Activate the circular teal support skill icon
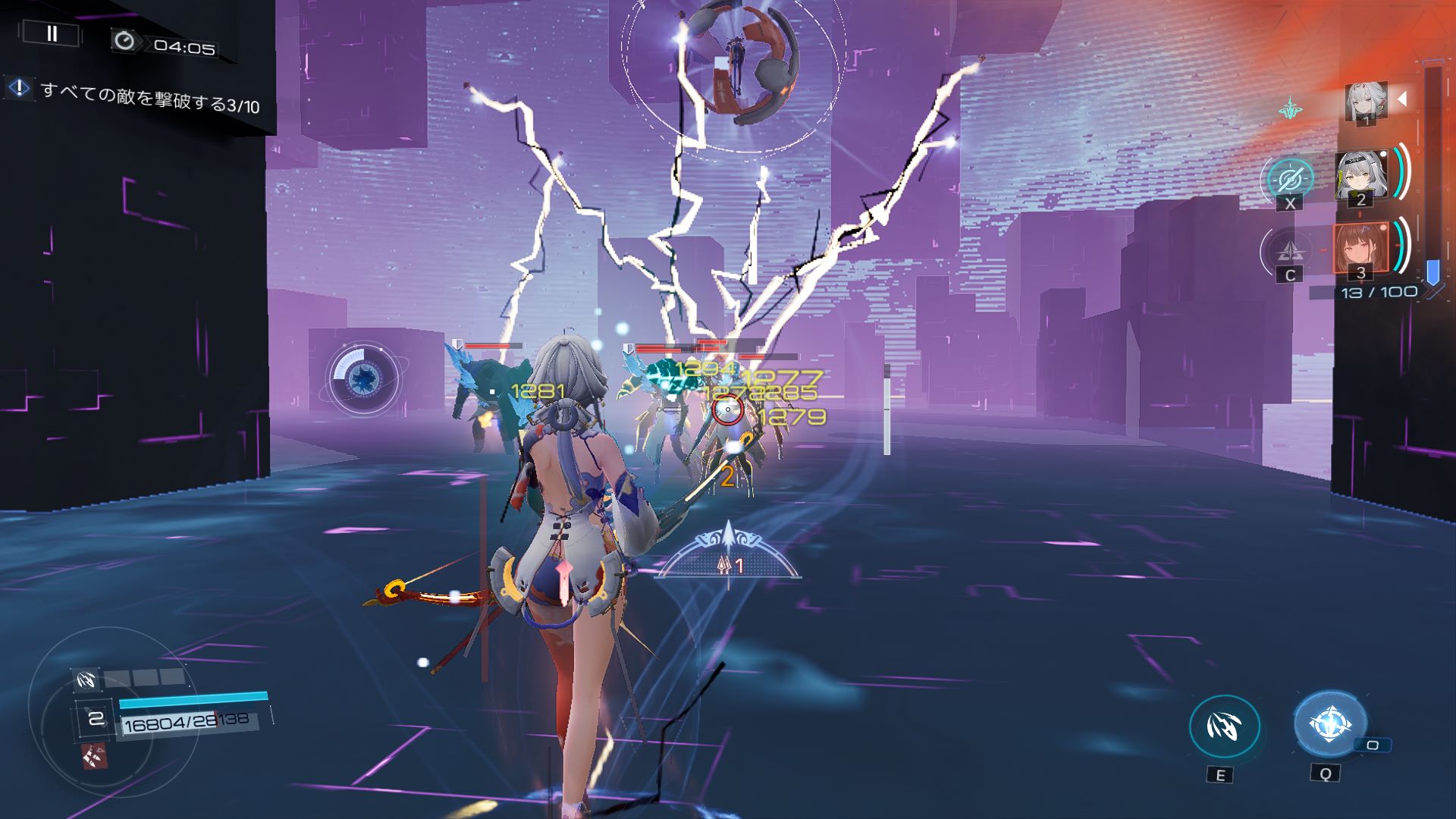This screenshot has height=819, width=1456. click(x=1289, y=179)
